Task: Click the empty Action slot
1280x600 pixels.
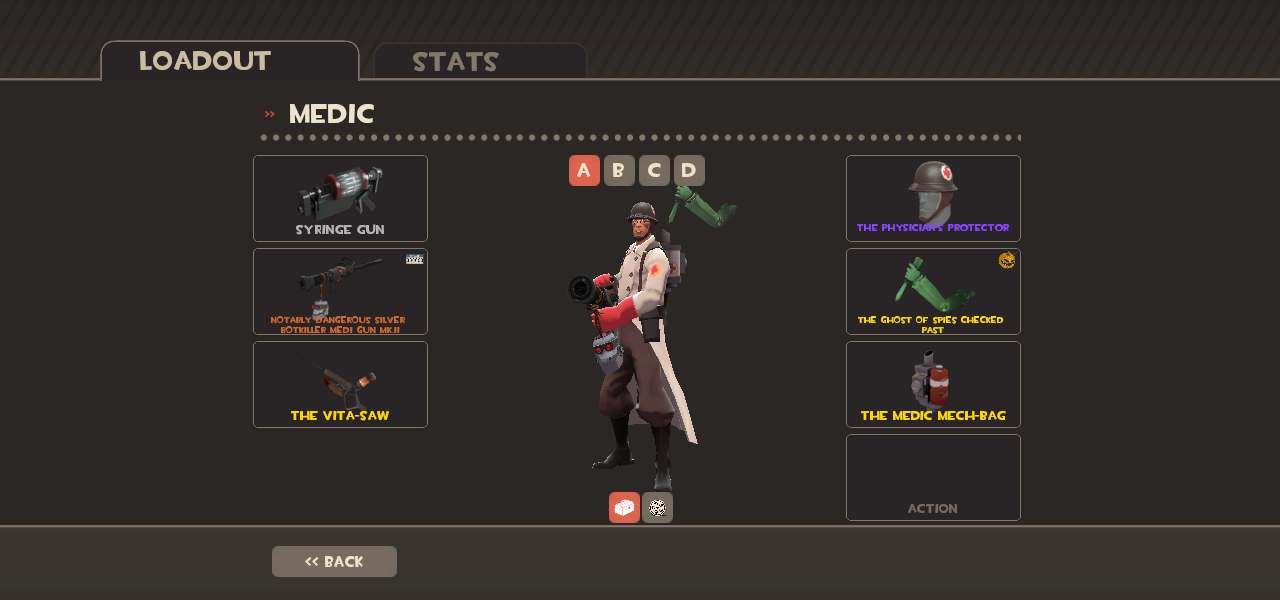Action: pos(933,477)
